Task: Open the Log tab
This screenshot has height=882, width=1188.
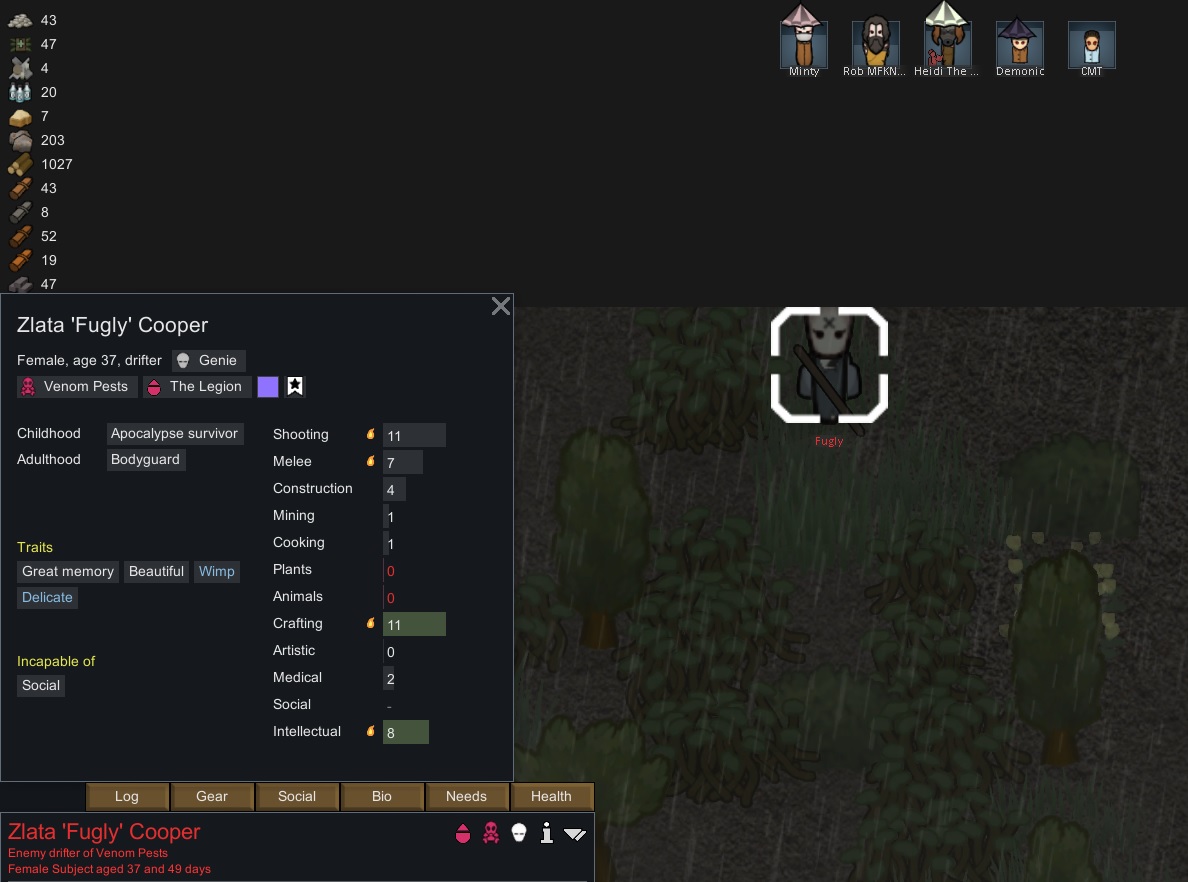Action: click(126, 796)
